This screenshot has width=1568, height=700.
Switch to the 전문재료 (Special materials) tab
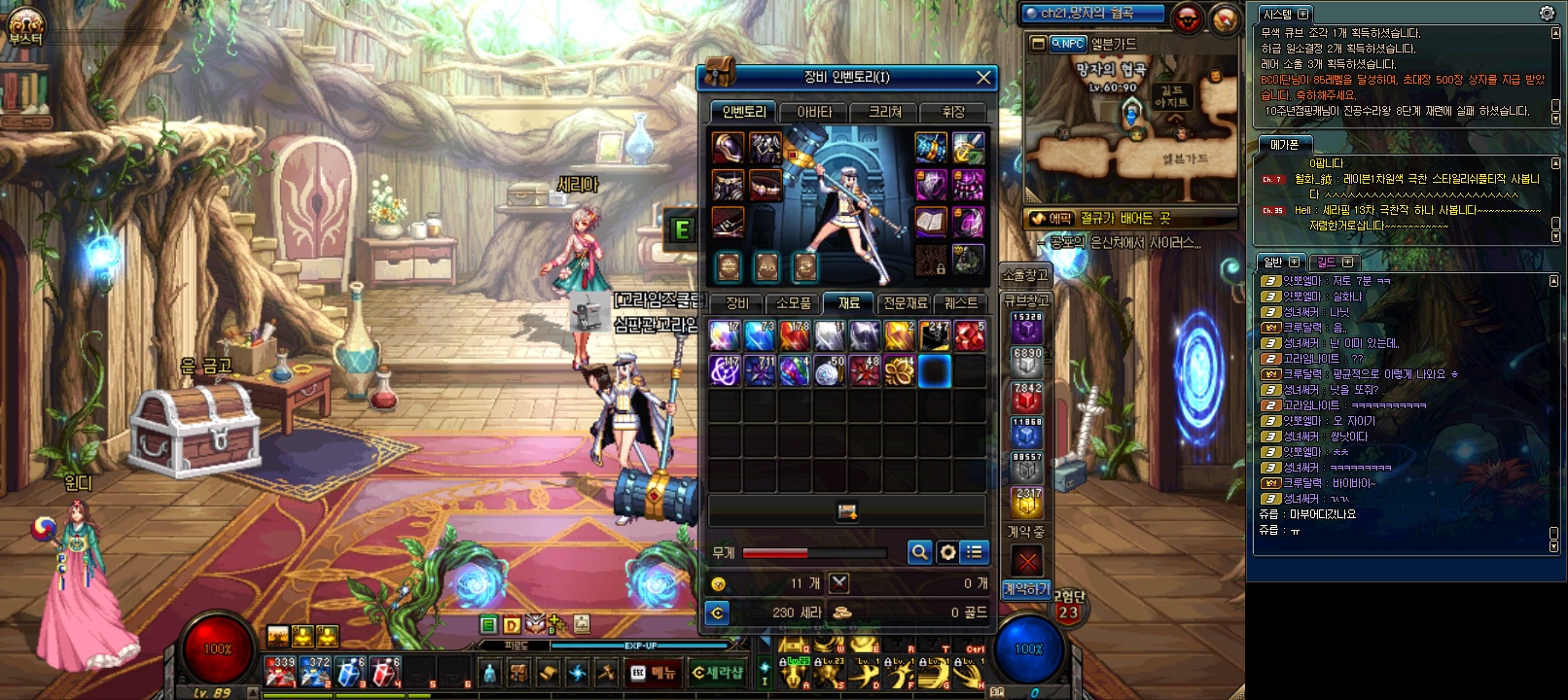905,303
